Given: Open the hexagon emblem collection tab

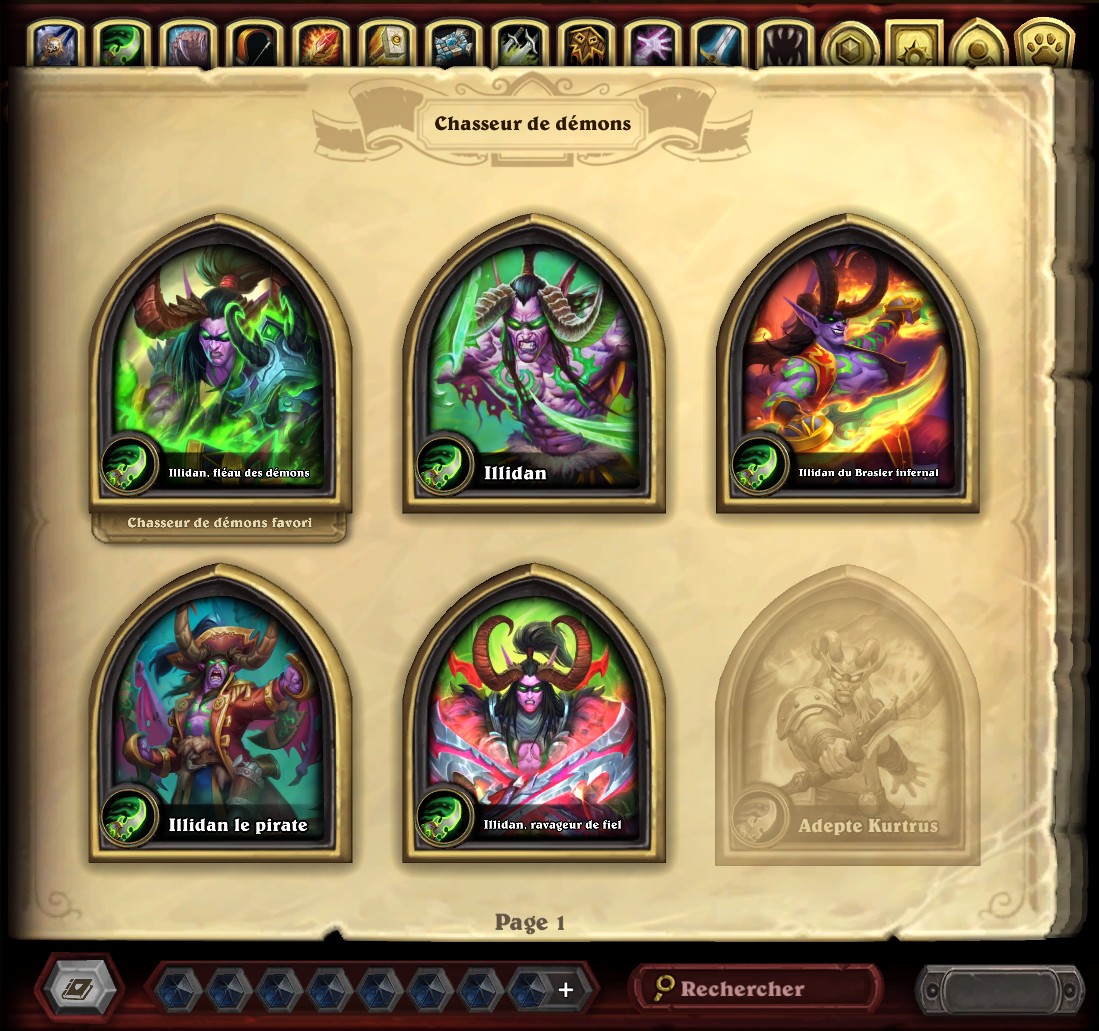Looking at the screenshot, I should pos(849,45).
